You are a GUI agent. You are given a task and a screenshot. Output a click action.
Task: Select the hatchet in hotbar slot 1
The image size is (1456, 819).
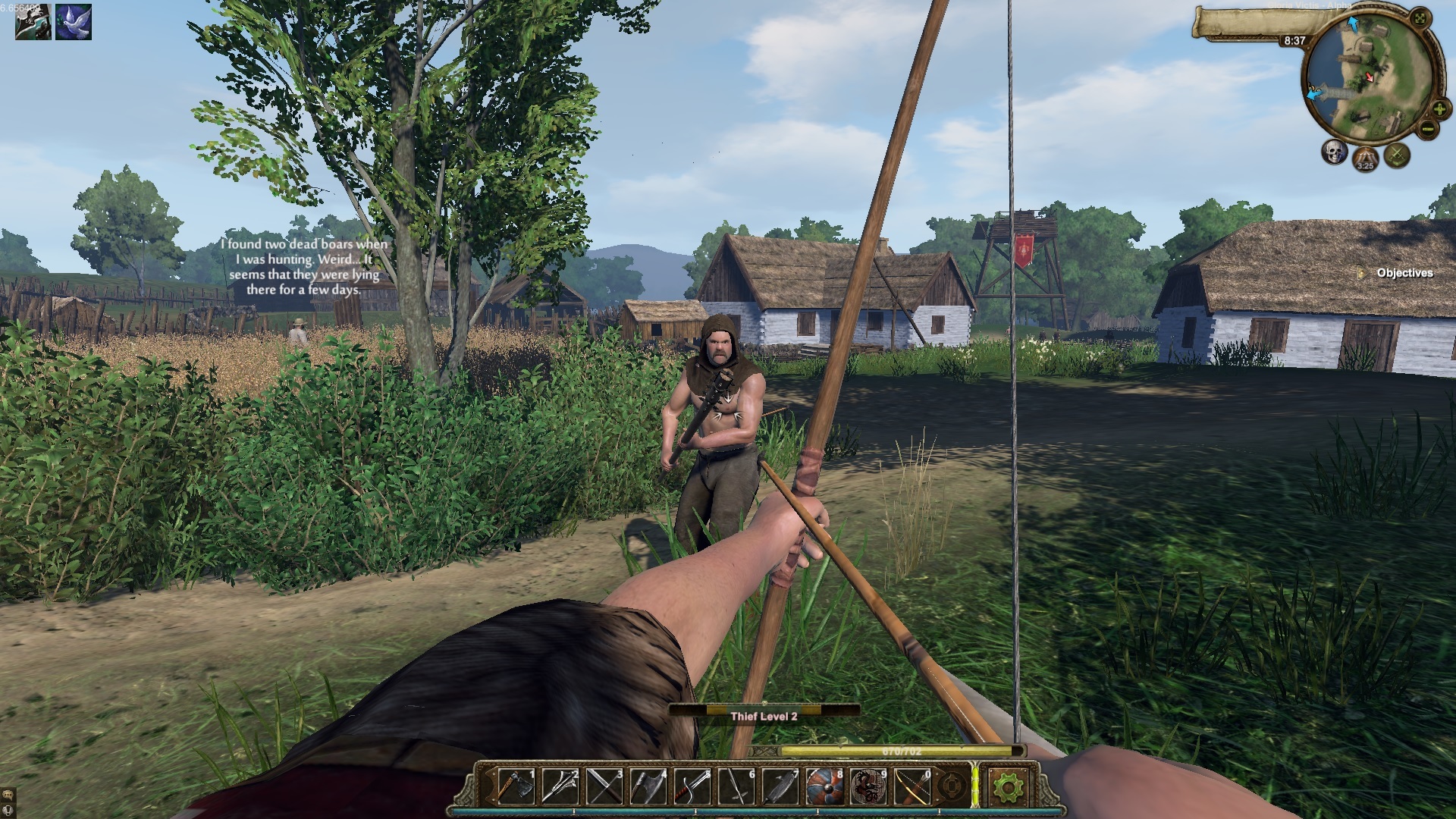coord(516,786)
